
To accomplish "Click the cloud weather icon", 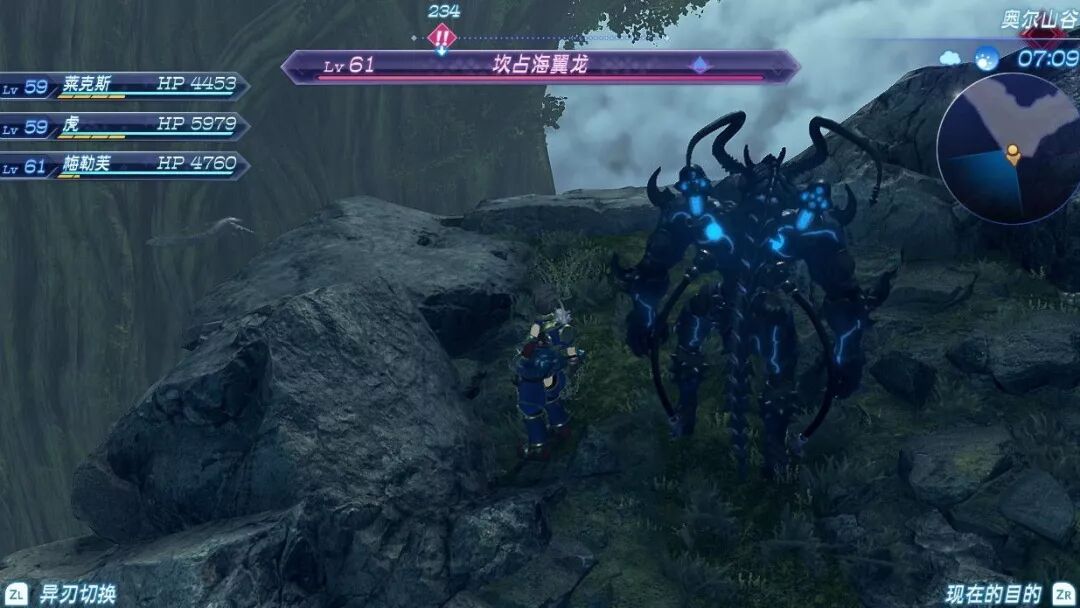I will pyautogui.click(x=950, y=58).
